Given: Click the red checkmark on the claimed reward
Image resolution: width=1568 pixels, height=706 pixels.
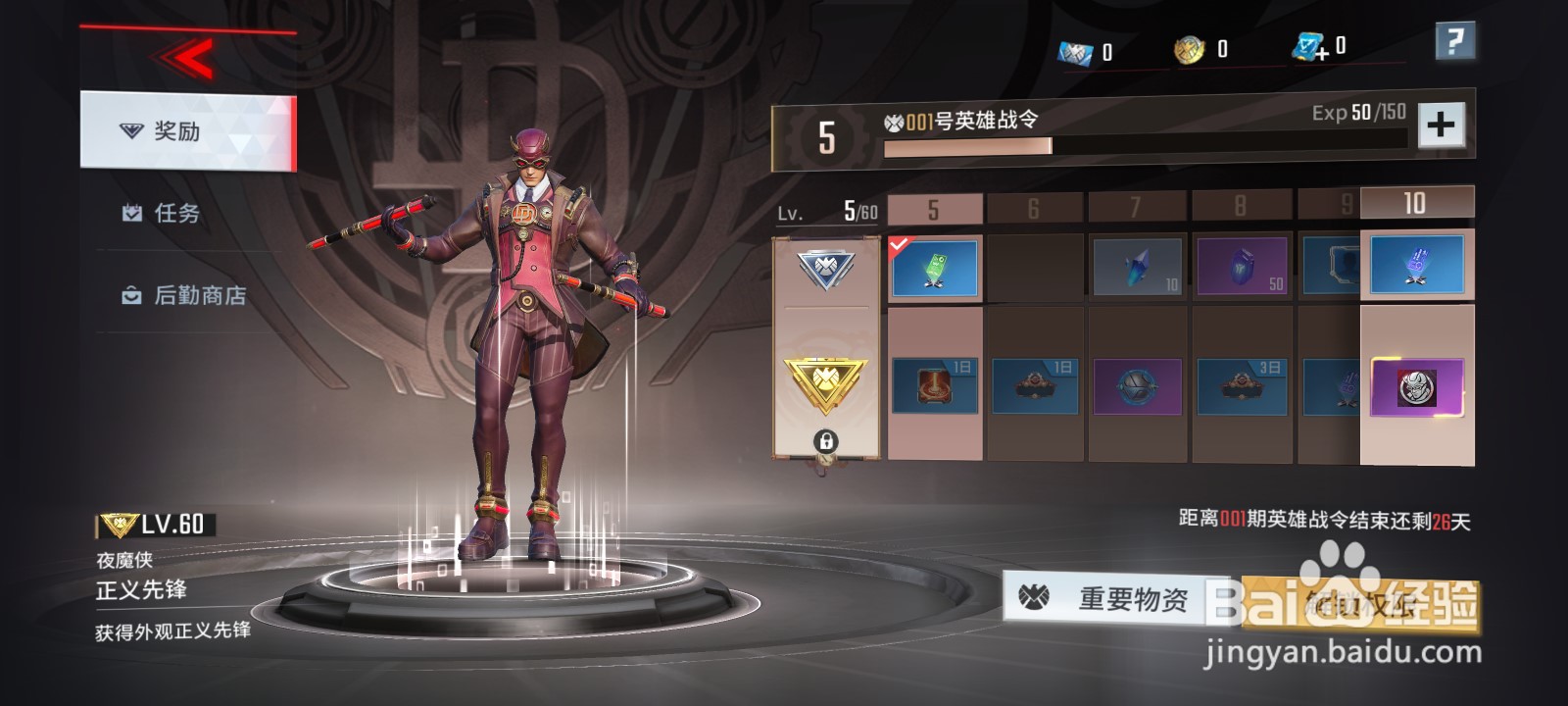Looking at the screenshot, I should coord(900,246).
